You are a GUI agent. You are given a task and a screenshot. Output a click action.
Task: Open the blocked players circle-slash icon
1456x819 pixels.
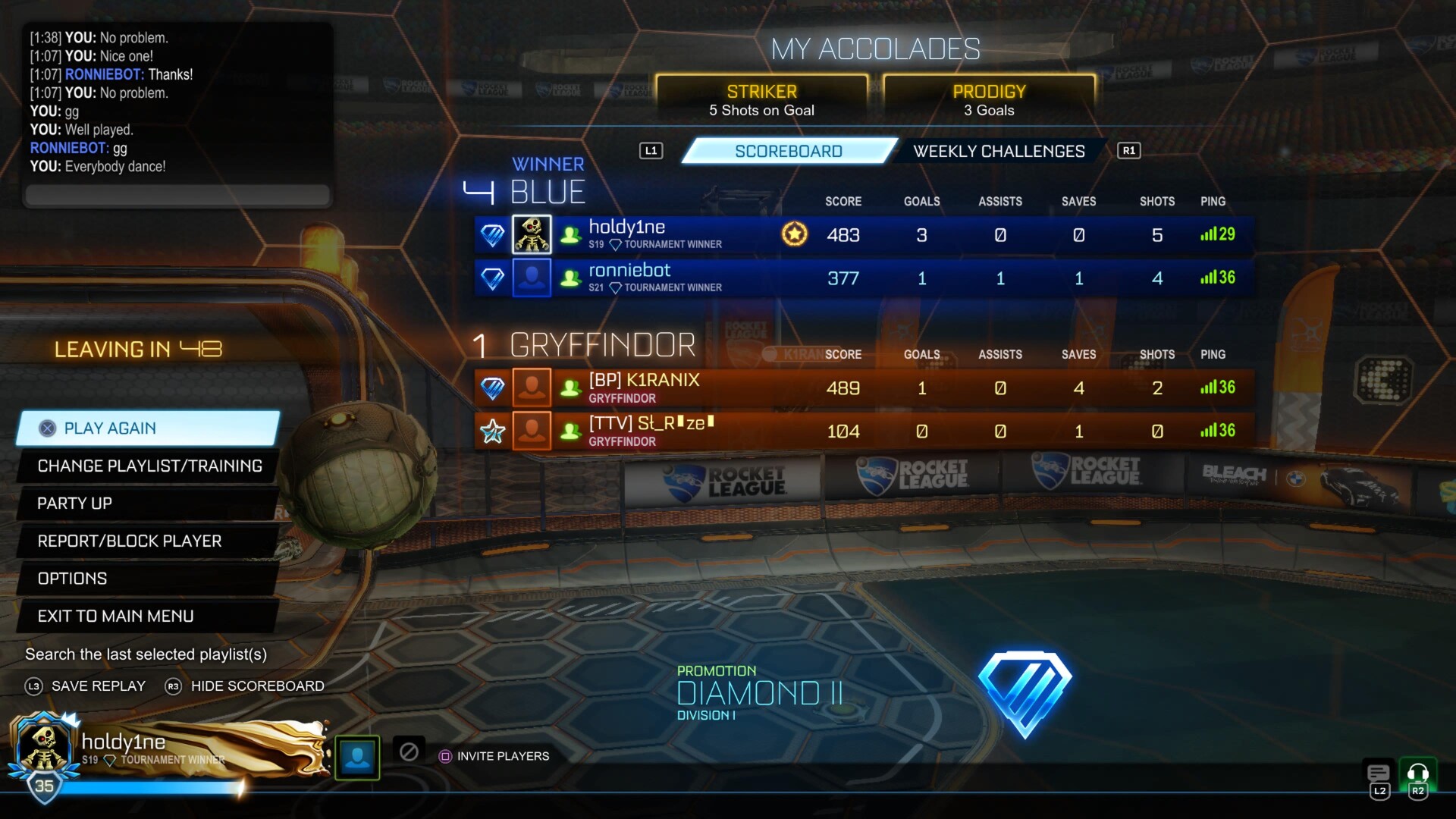pyautogui.click(x=410, y=752)
